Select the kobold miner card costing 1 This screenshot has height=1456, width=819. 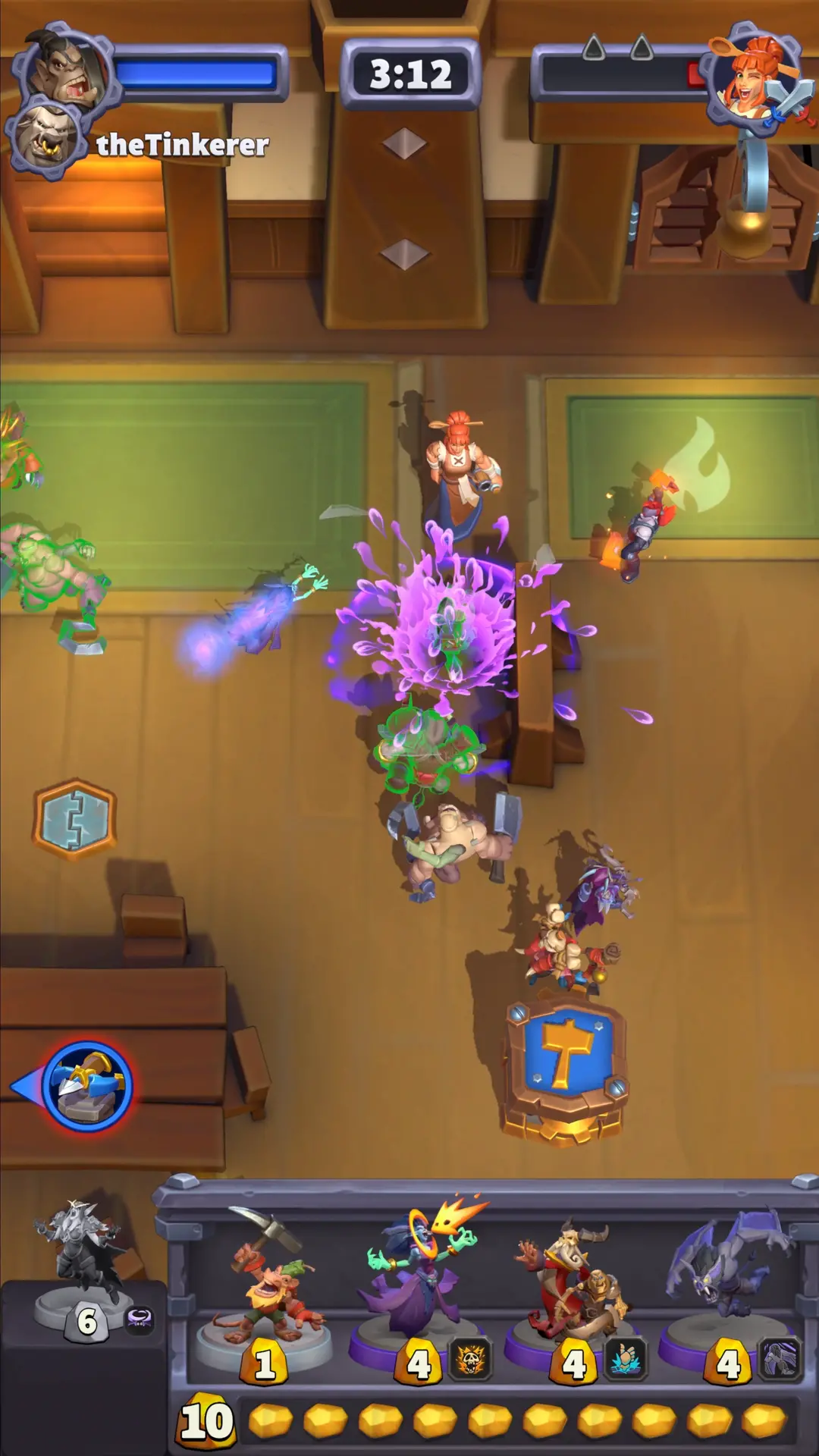coord(264,1289)
